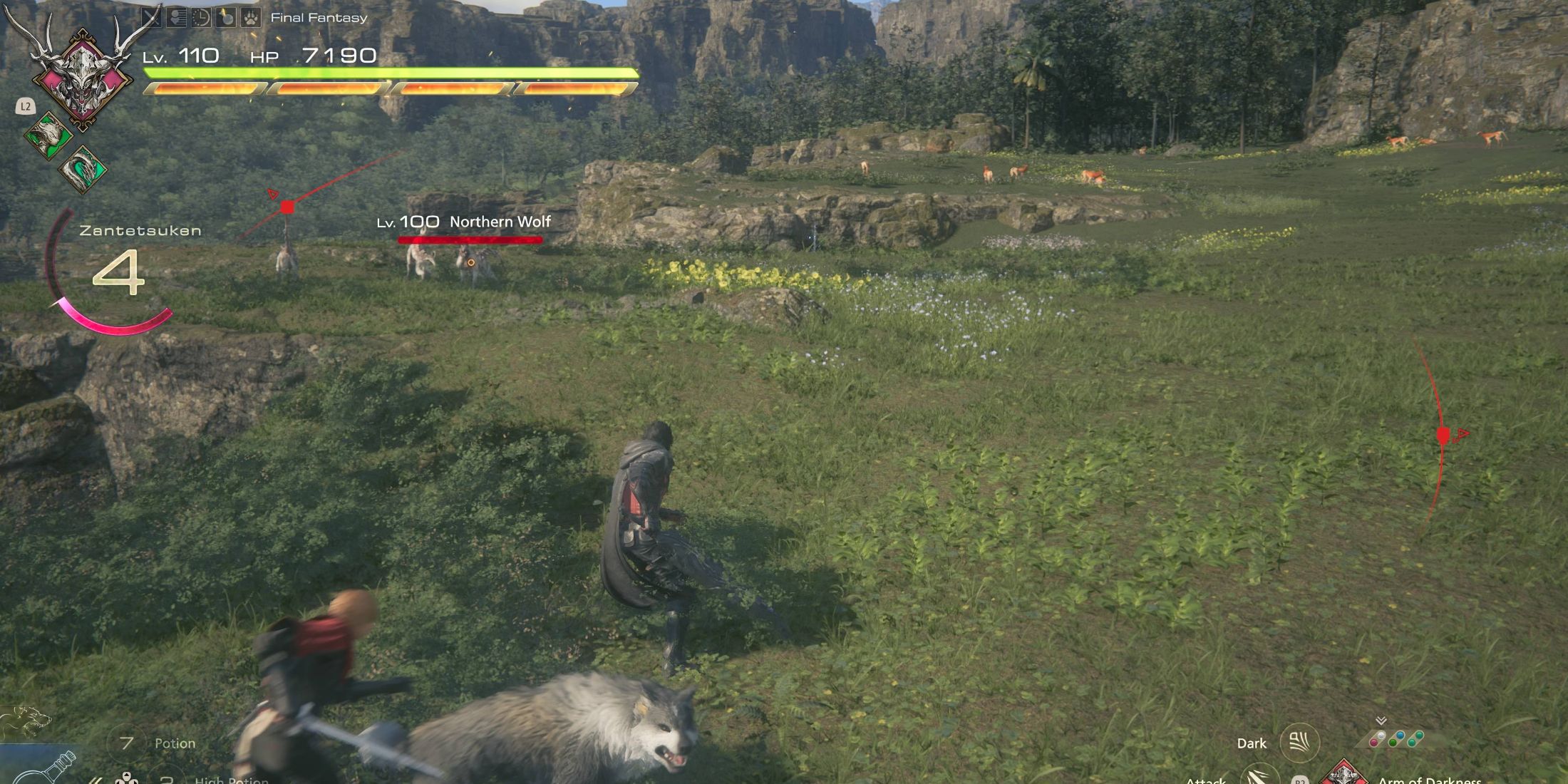
Task: Select the paw status icon in the toolbar
Action: point(249,16)
